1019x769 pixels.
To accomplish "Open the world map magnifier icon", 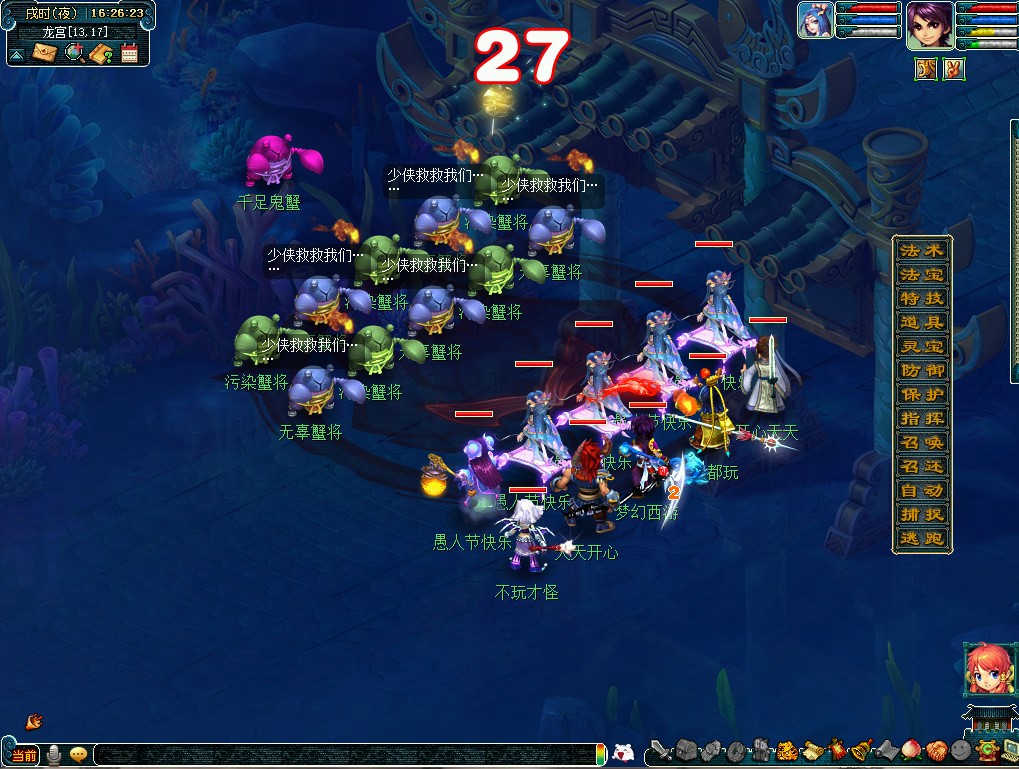I will 74,53.
